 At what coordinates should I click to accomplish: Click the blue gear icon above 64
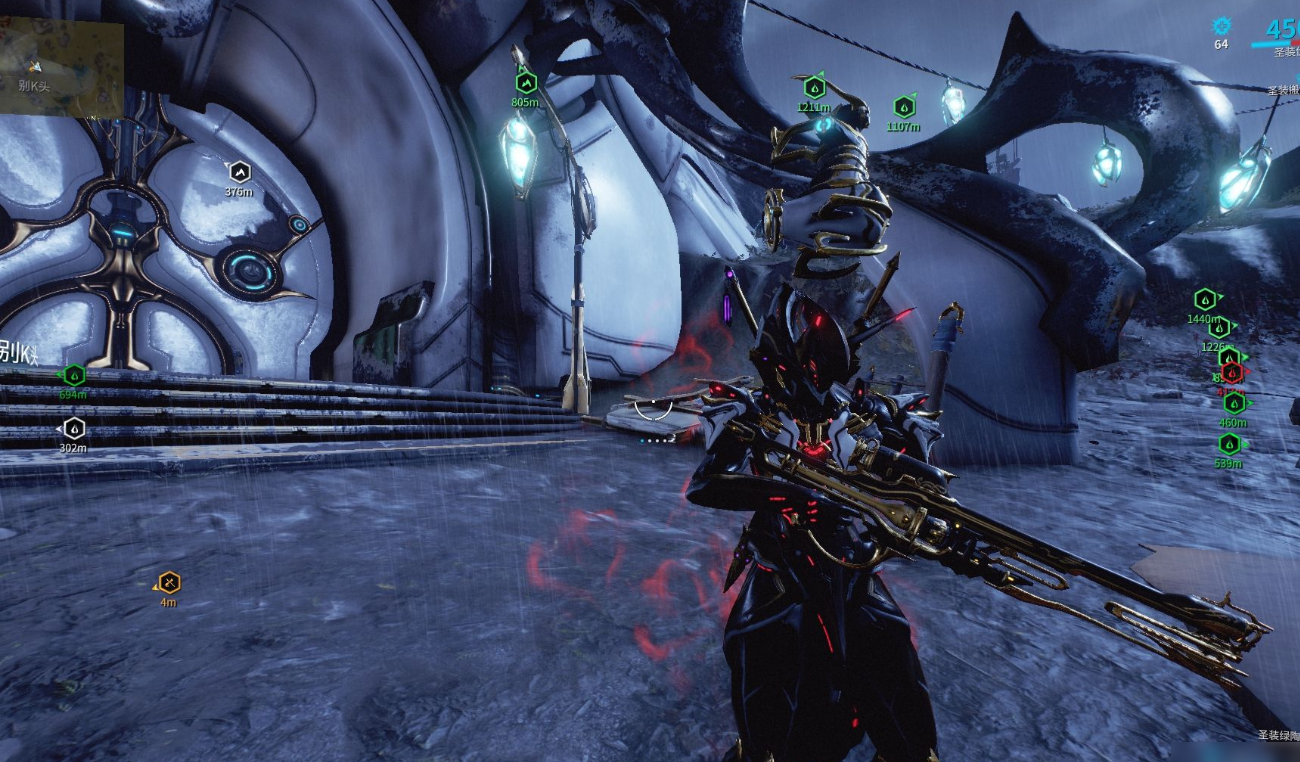[1221, 26]
